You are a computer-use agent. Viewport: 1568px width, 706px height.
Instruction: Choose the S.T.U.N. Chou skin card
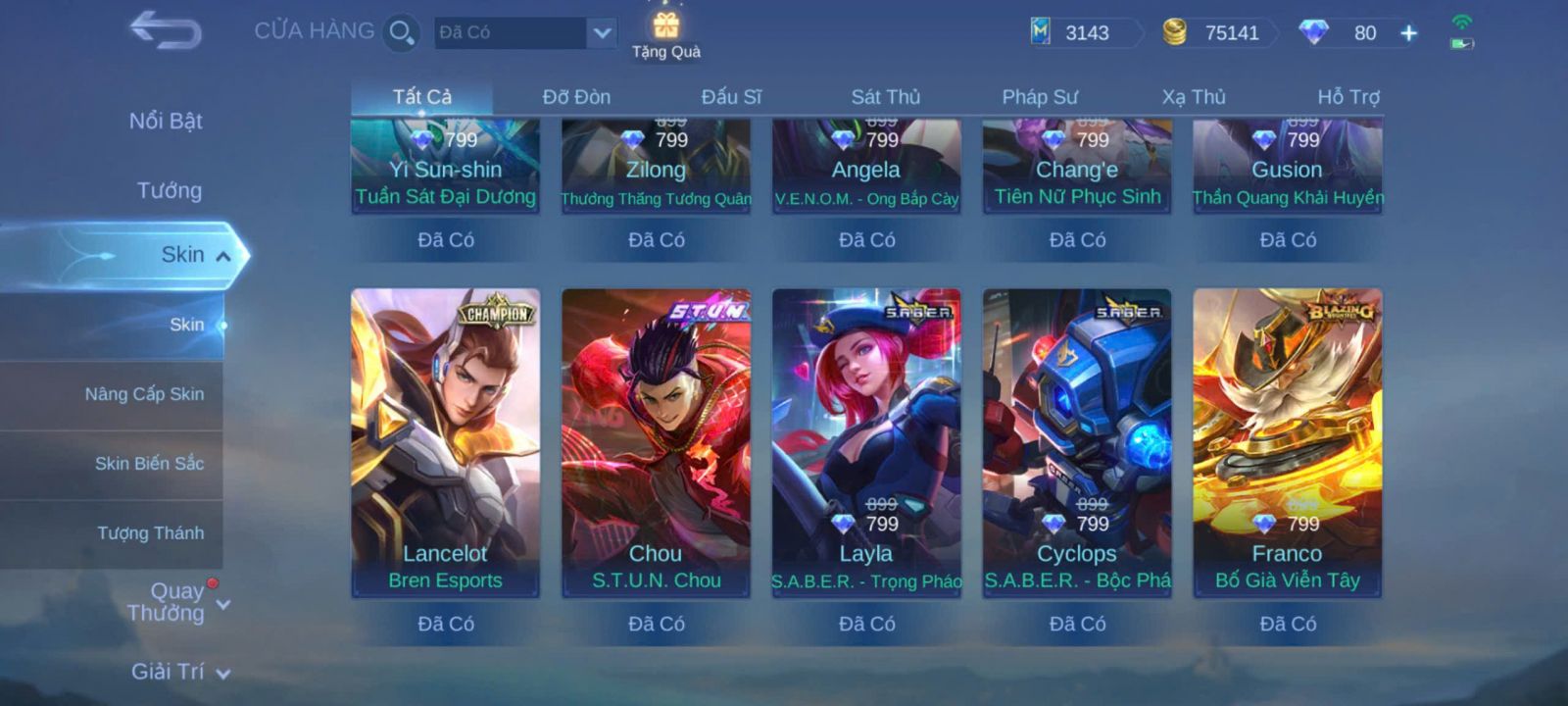656,441
